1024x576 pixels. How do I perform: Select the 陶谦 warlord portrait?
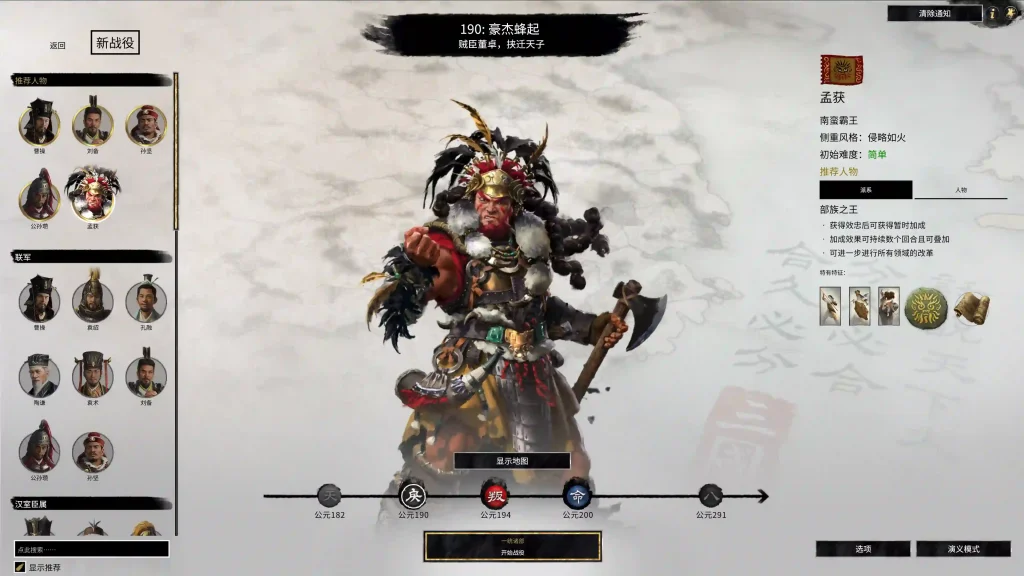tap(39, 376)
